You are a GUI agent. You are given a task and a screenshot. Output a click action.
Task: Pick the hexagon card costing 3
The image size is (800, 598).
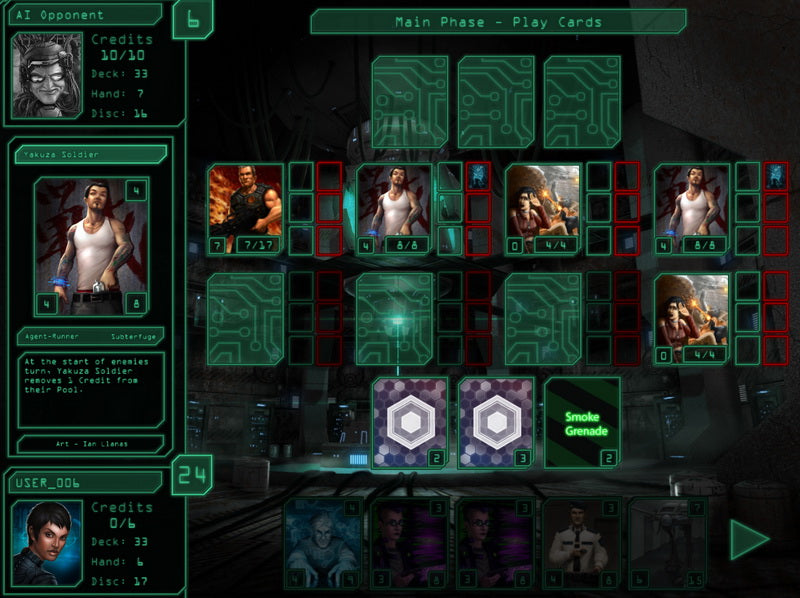click(496, 423)
